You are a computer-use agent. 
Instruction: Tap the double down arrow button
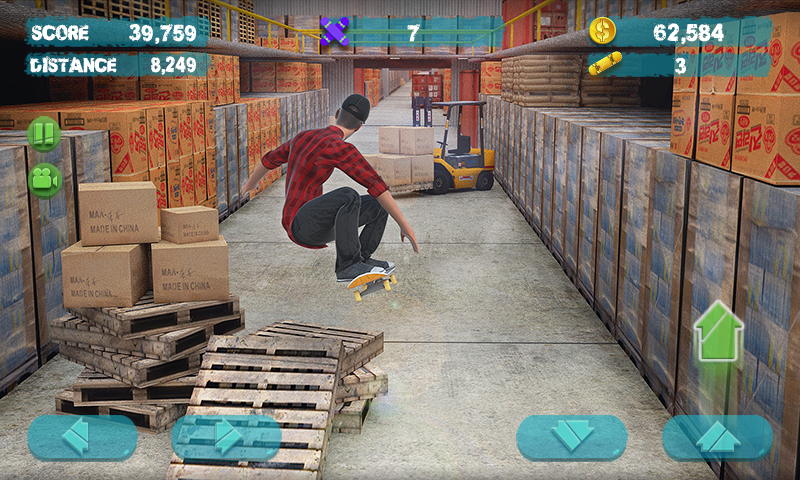(x=571, y=437)
